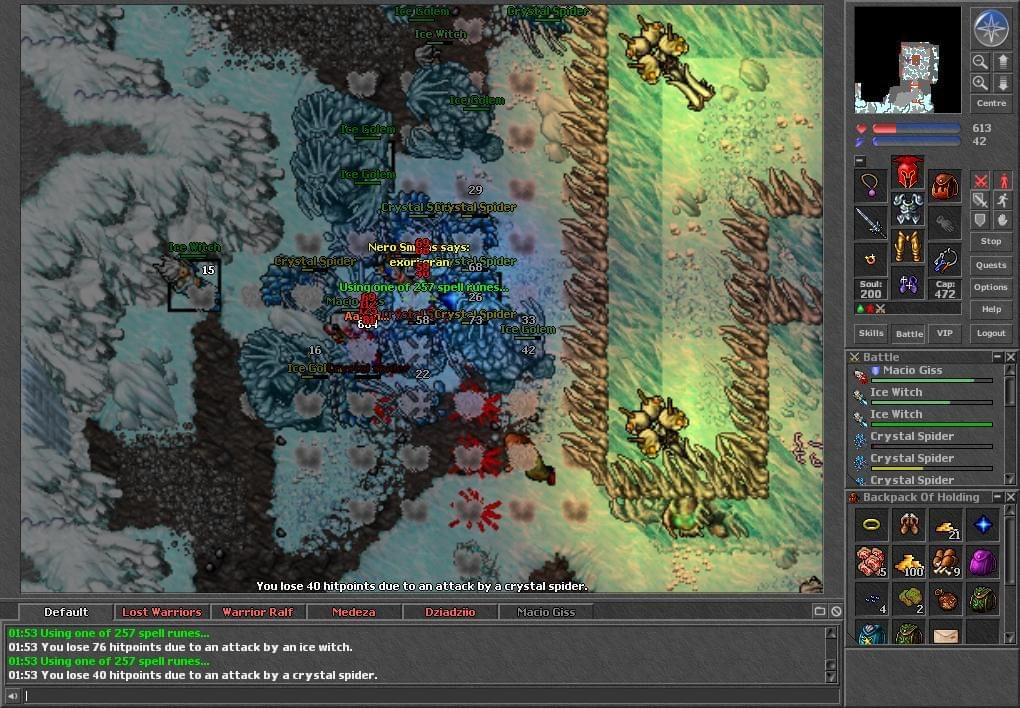Close the Battle window
Viewport: 1020px width, 708px height.
[x=1011, y=357]
